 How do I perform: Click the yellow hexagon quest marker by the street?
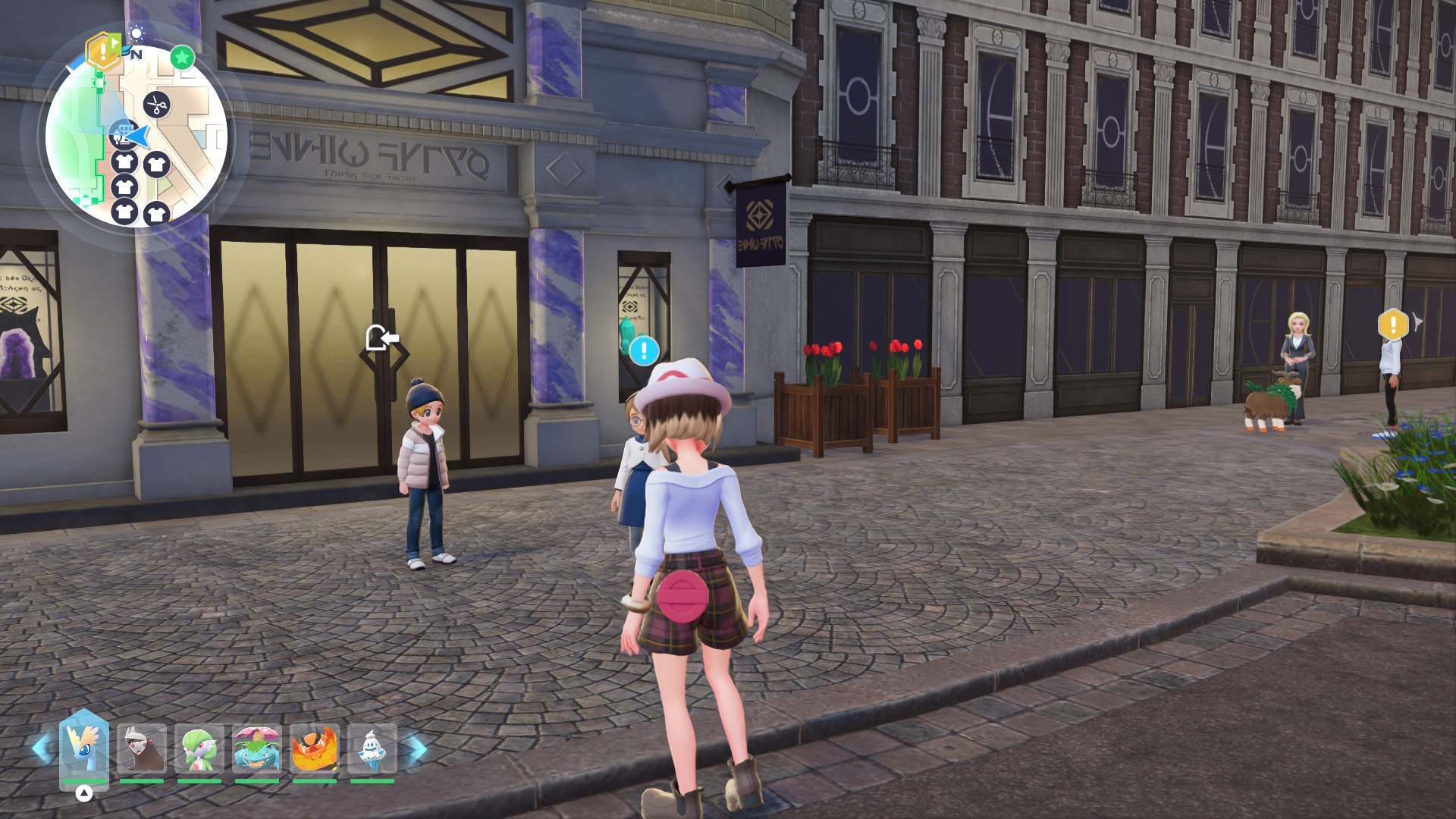(x=1393, y=325)
